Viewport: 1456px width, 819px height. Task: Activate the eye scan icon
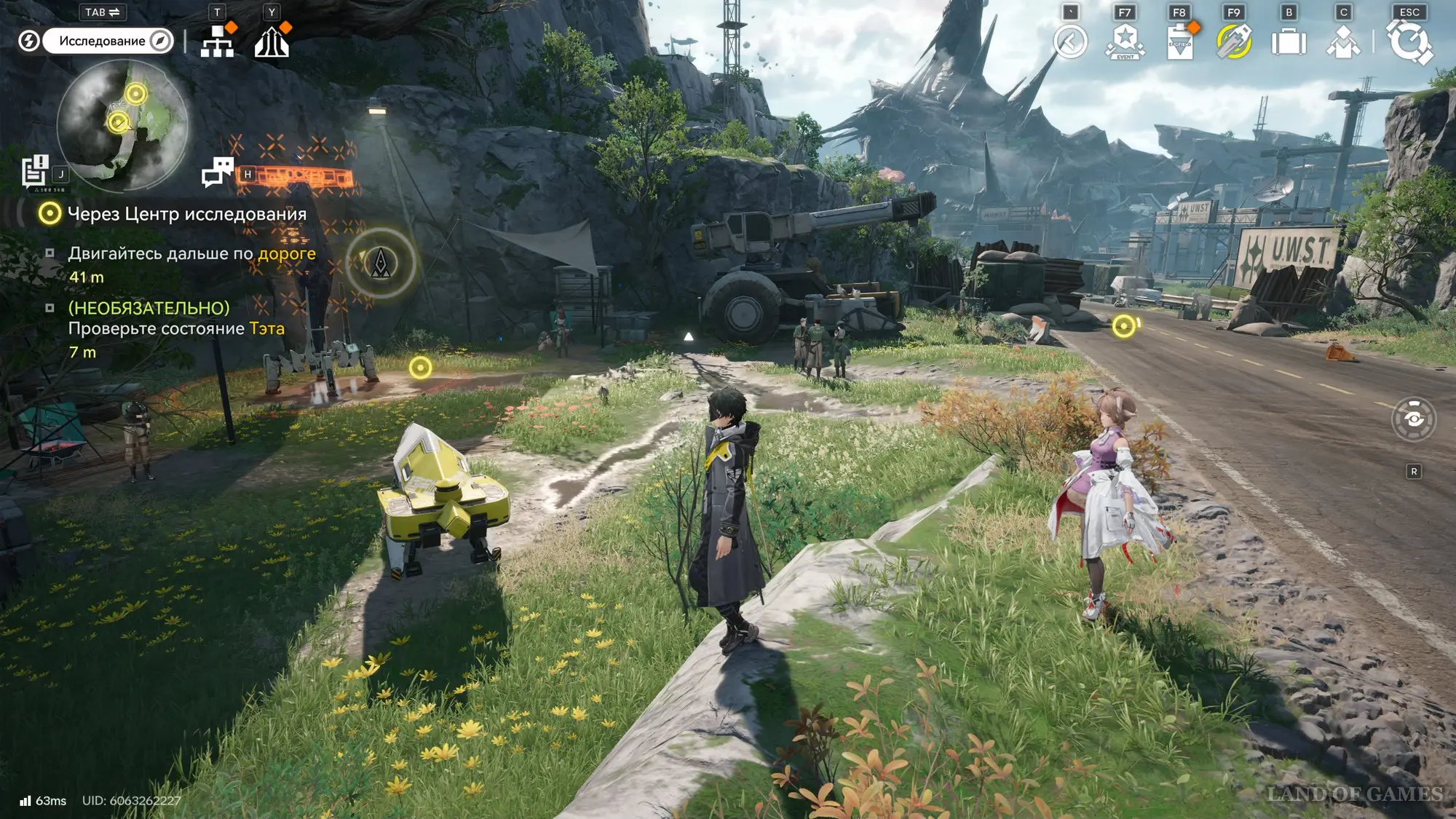coord(1413,419)
